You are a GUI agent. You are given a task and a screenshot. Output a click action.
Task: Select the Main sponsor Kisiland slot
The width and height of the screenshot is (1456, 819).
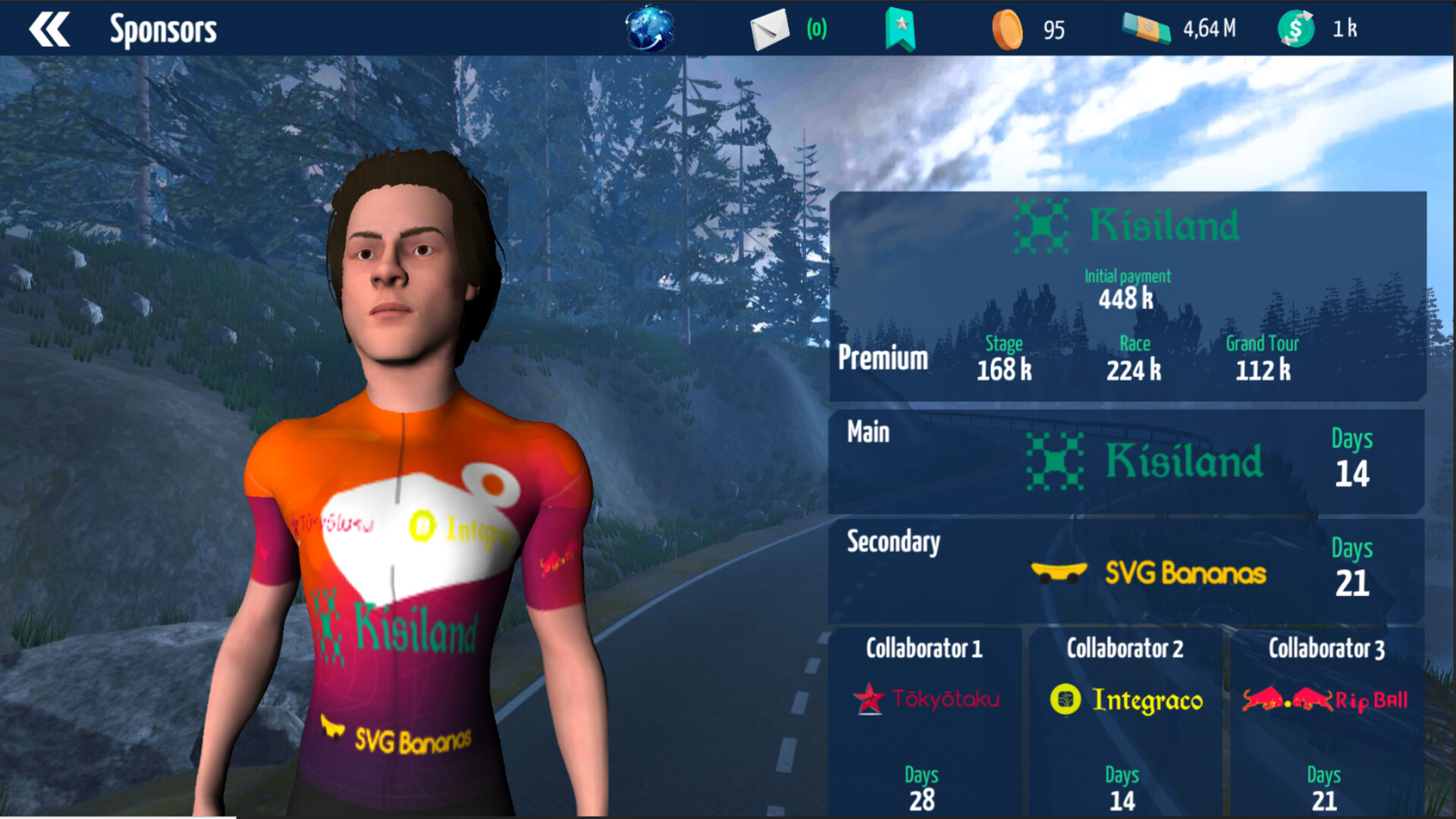(x=1126, y=461)
